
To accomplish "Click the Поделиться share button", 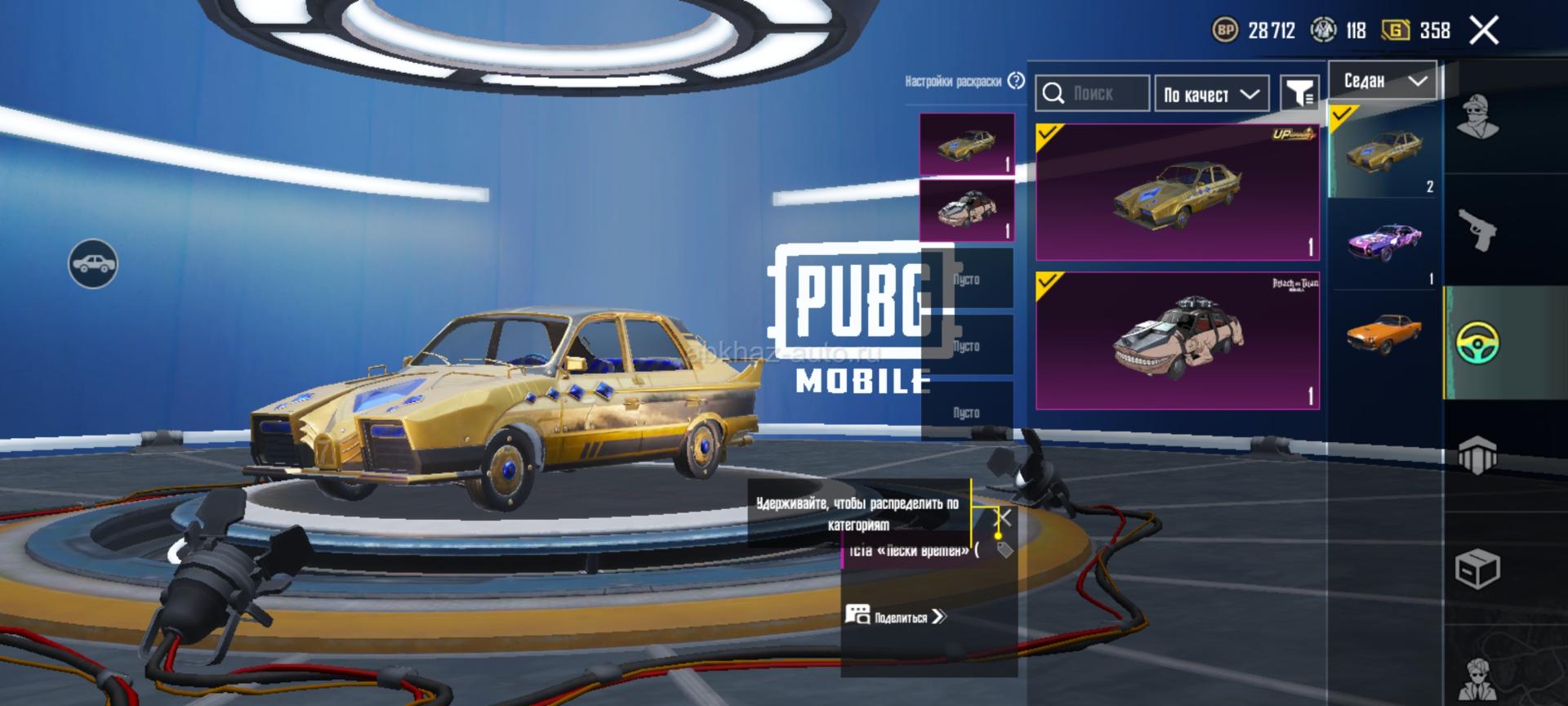I will tap(897, 616).
